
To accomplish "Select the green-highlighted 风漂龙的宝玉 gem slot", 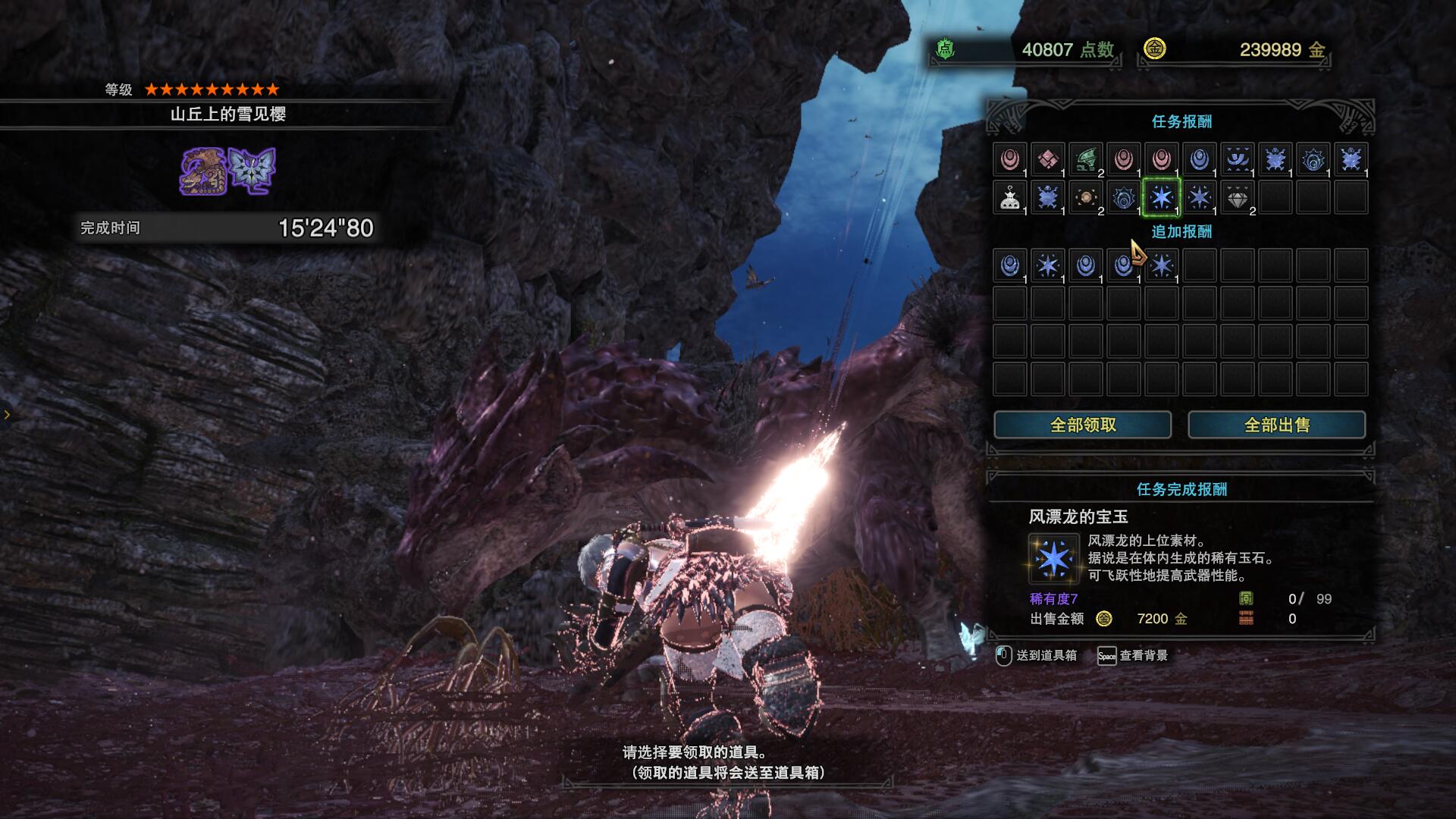I will coord(1161,198).
